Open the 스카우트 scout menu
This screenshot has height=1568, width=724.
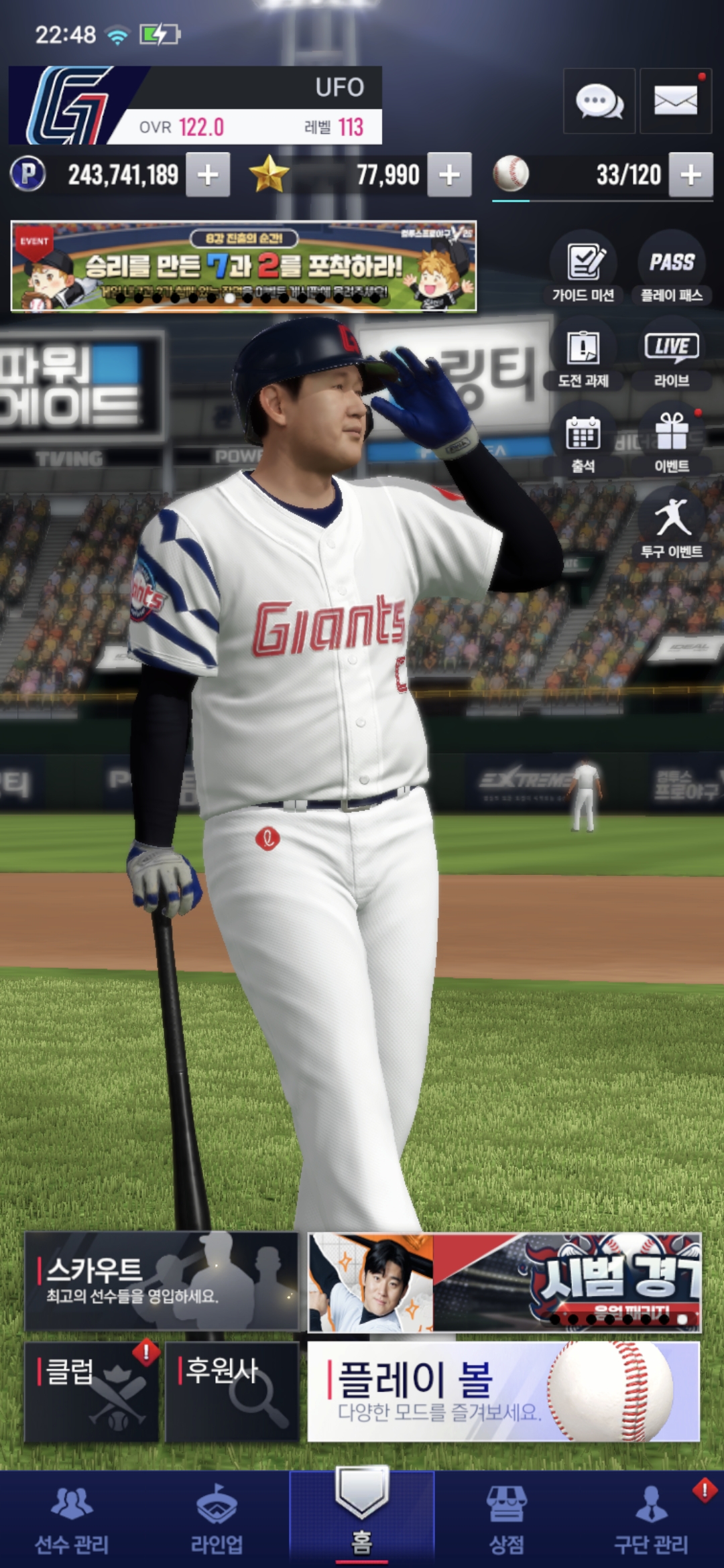click(161, 1281)
